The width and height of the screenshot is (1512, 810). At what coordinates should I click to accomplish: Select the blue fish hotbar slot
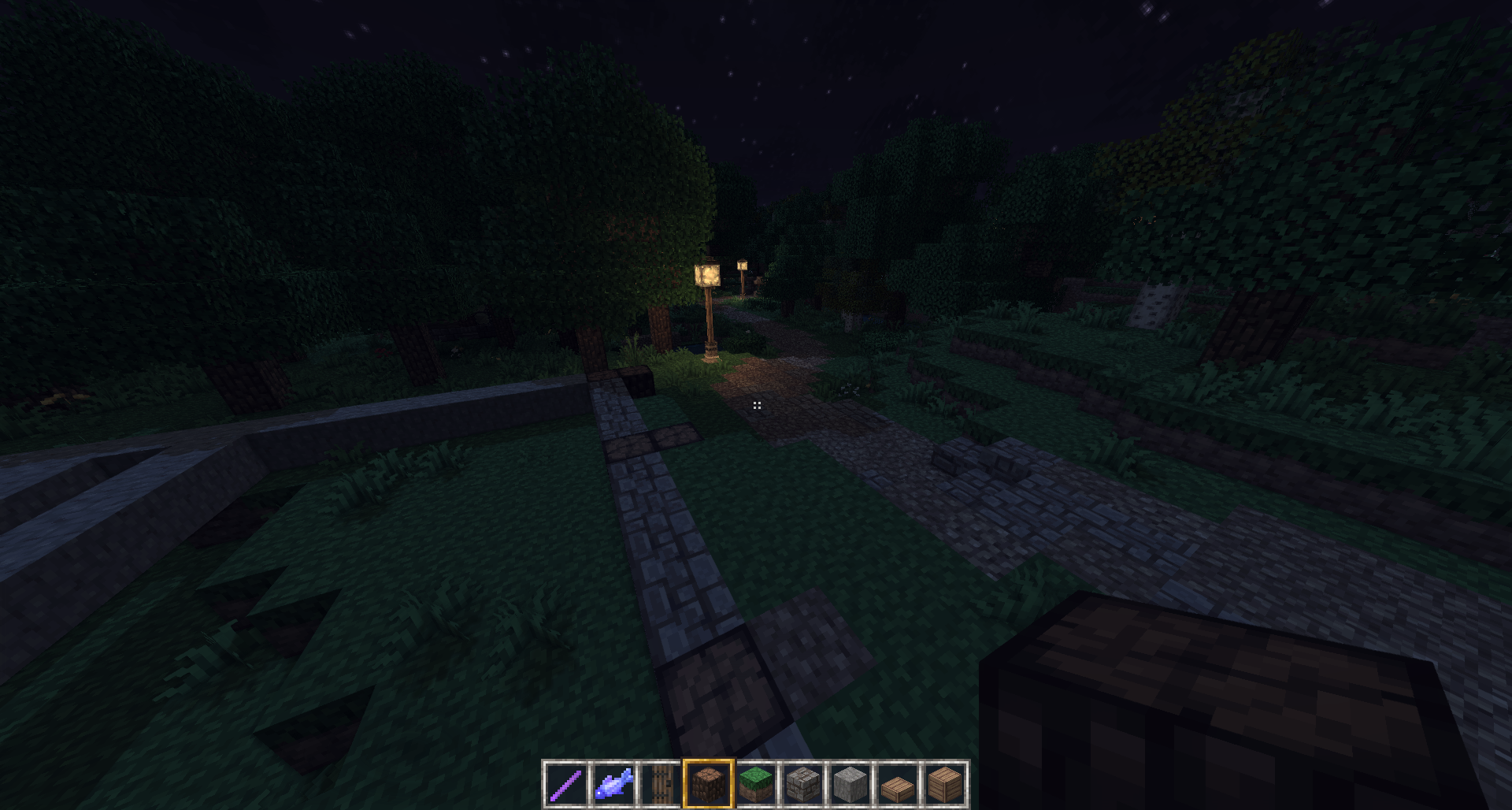click(613, 785)
